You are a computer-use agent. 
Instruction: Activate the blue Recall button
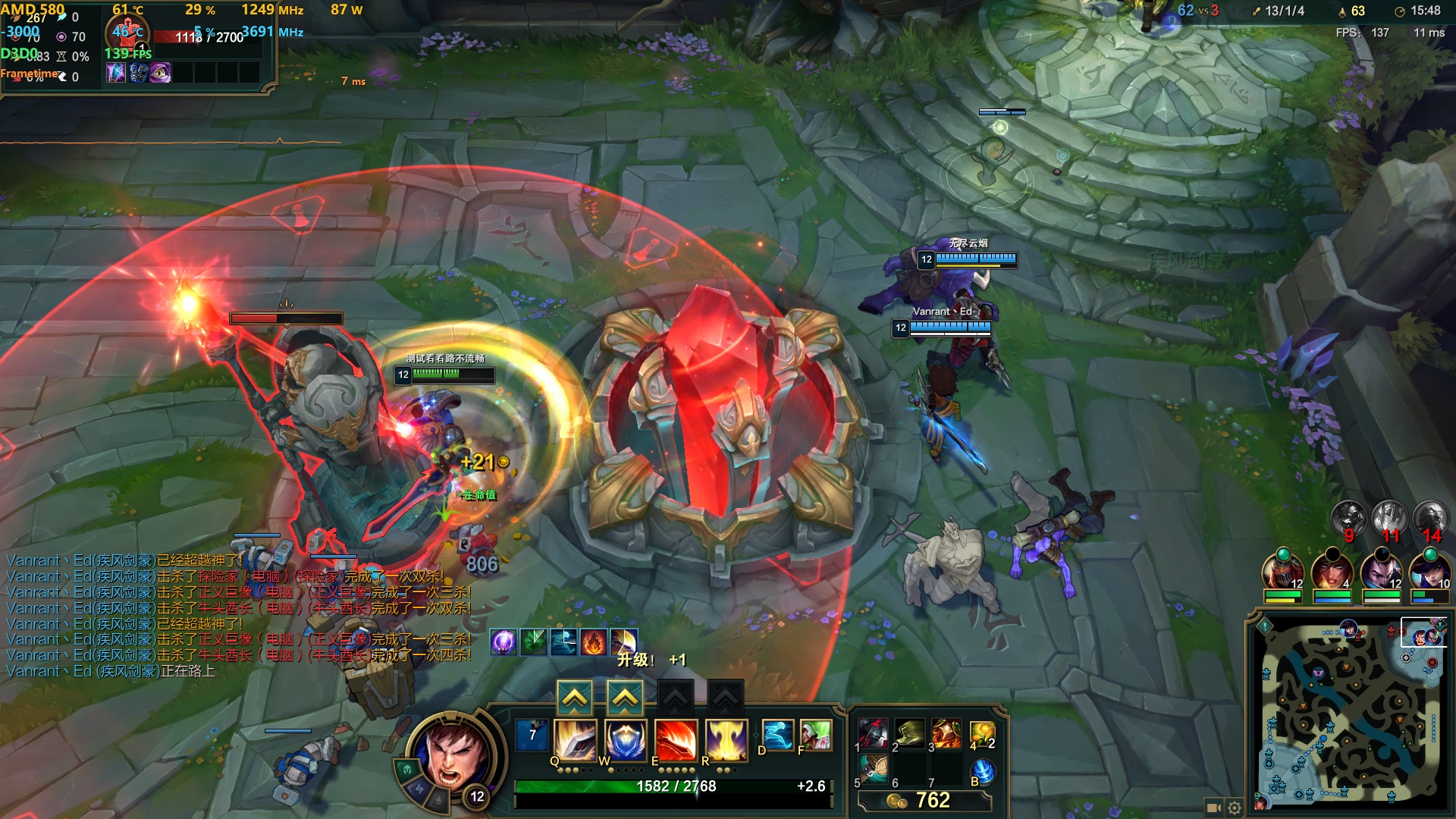click(983, 771)
